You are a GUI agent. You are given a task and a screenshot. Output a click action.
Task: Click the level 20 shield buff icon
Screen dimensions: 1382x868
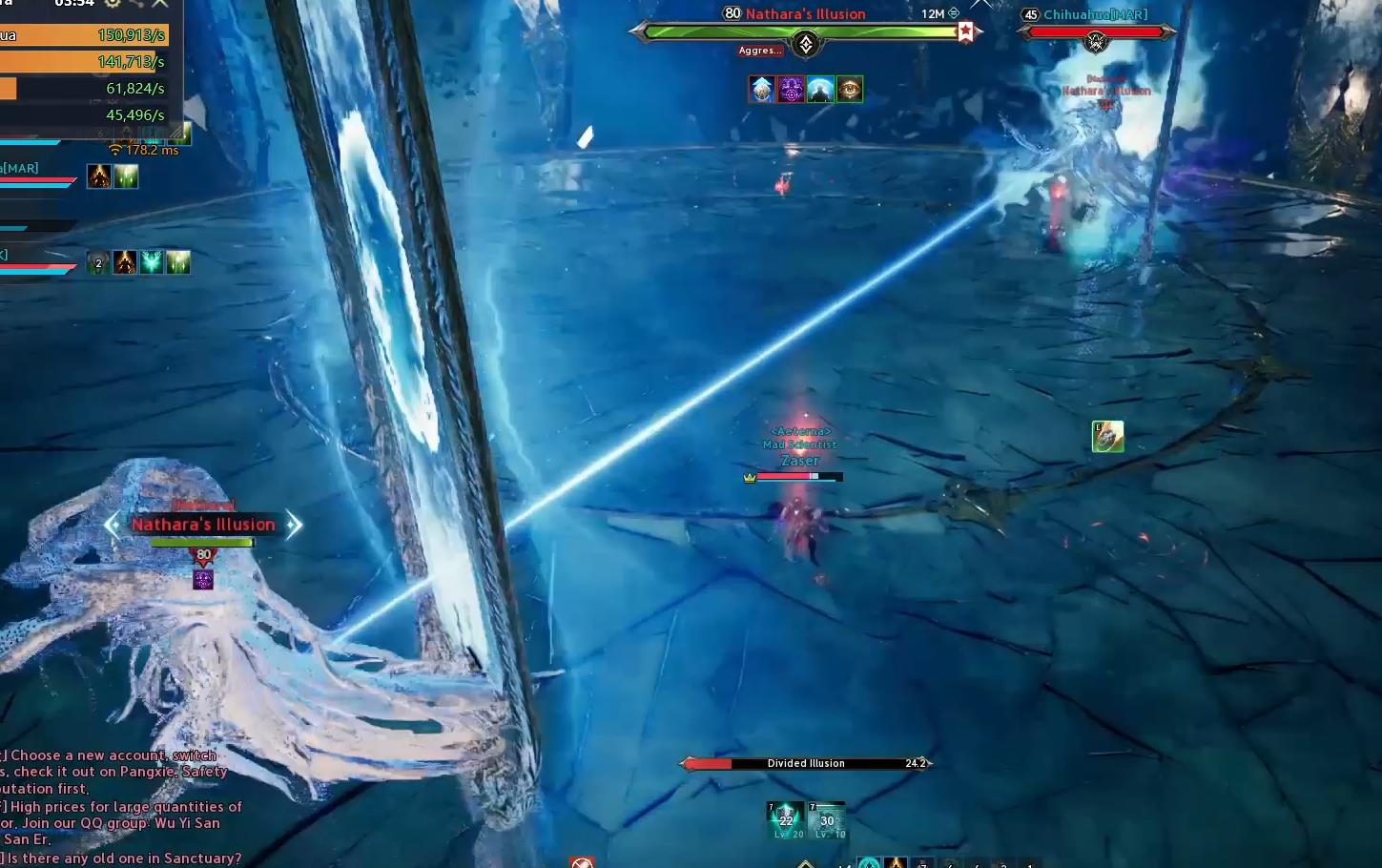[x=786, y=820]
